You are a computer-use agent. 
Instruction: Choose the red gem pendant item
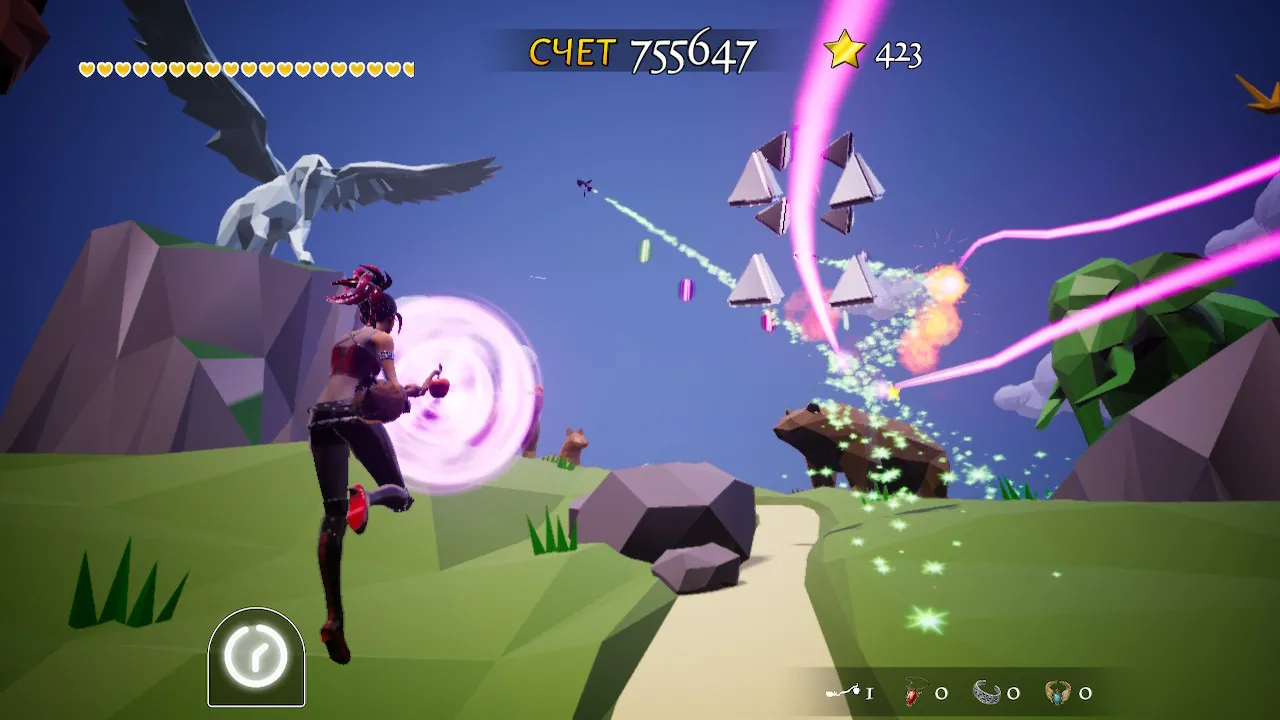[x=914, y=692]
